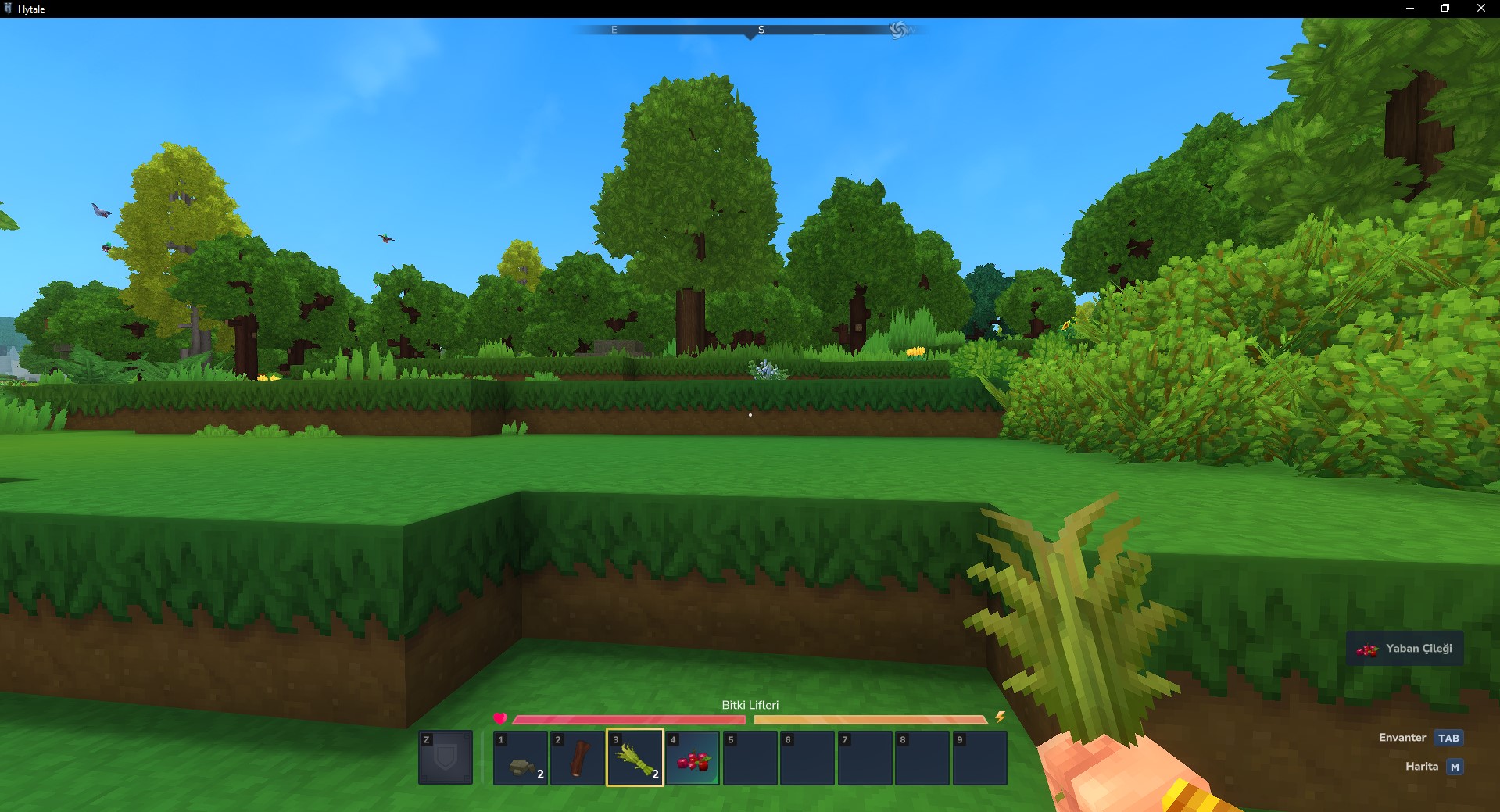Select the wooden stick hotbar slot

pos(578,757)
